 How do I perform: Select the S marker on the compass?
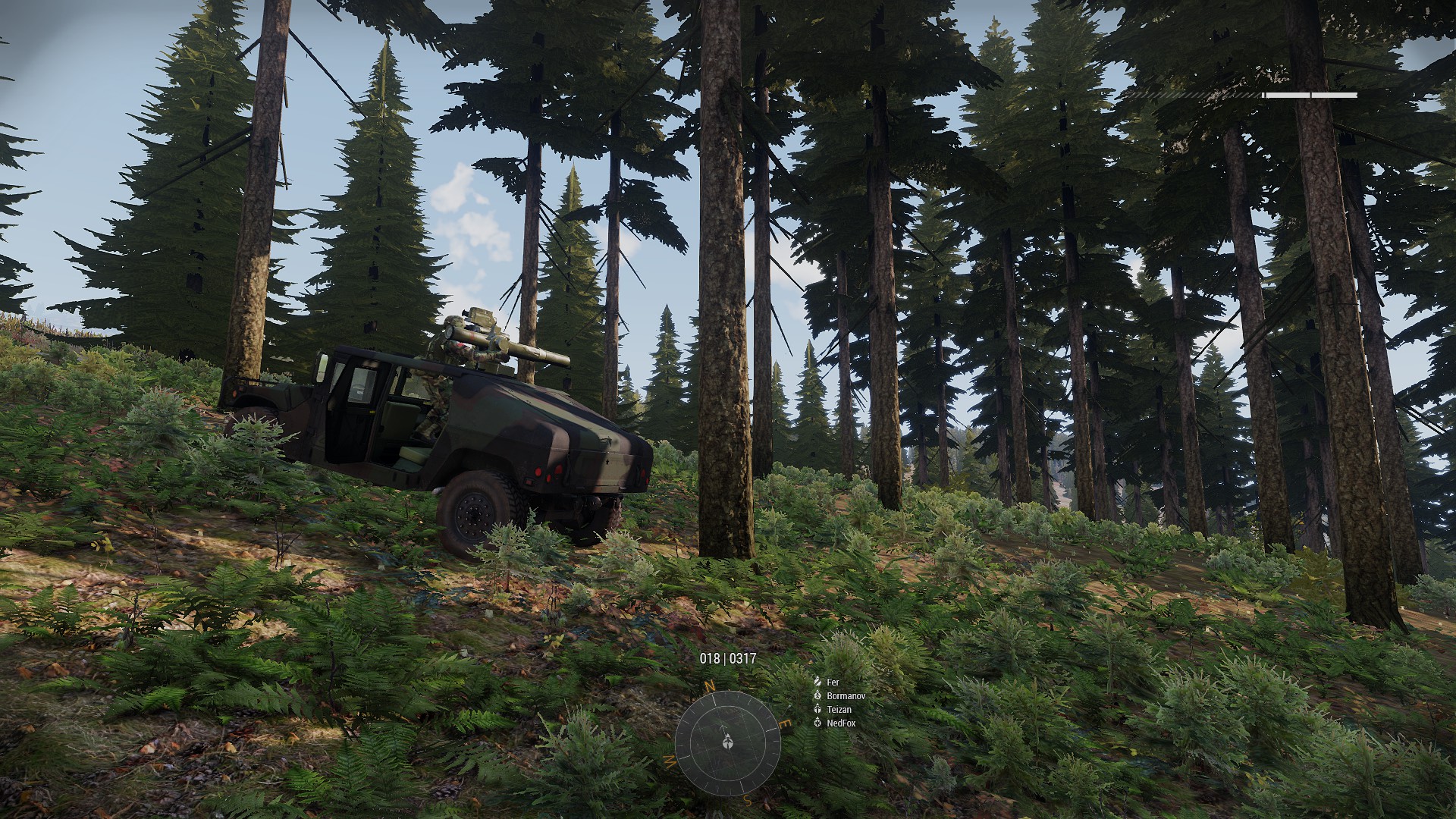[747, 799]
